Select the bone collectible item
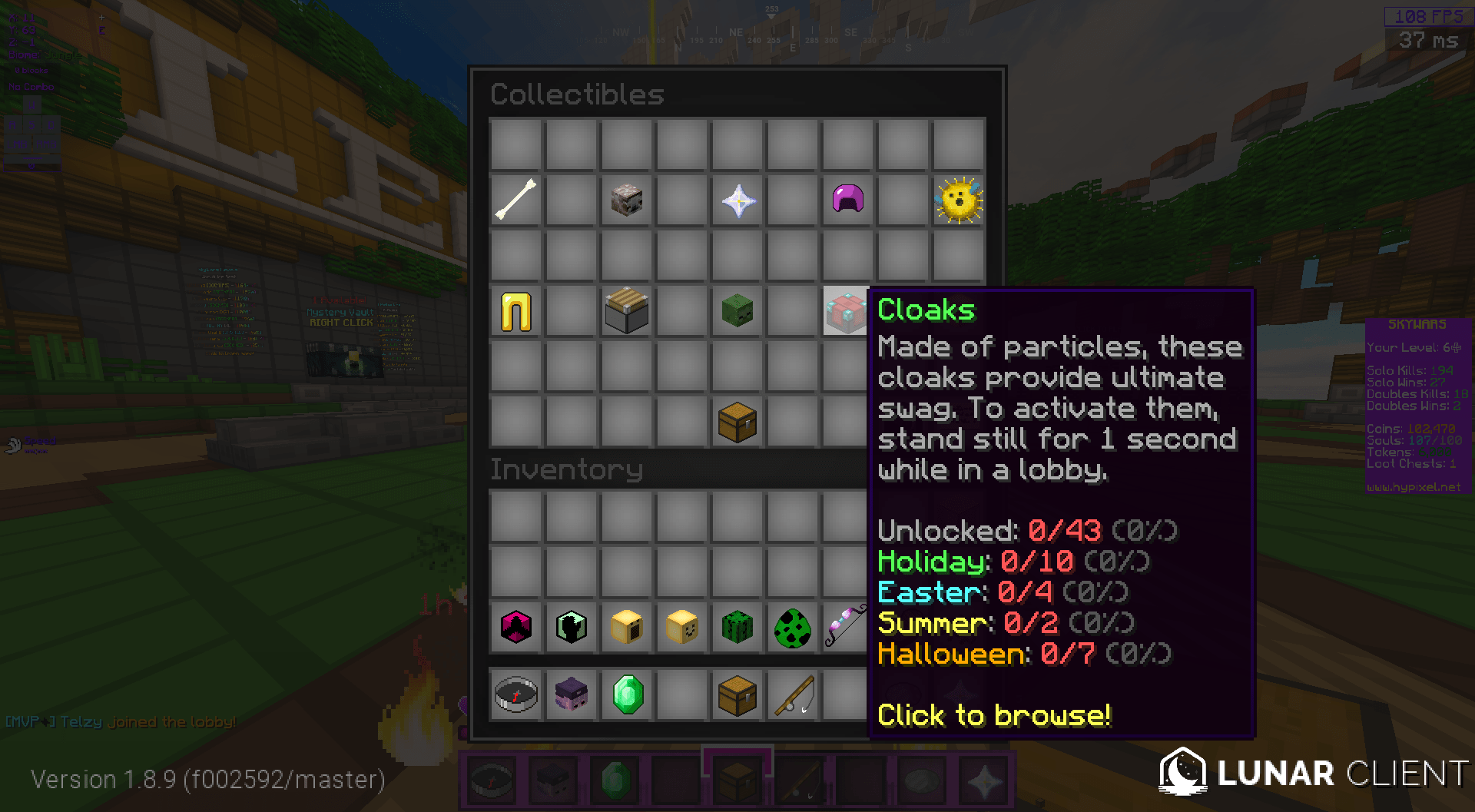The height and width of the screenshot is (812, 1475). point(515,200)
